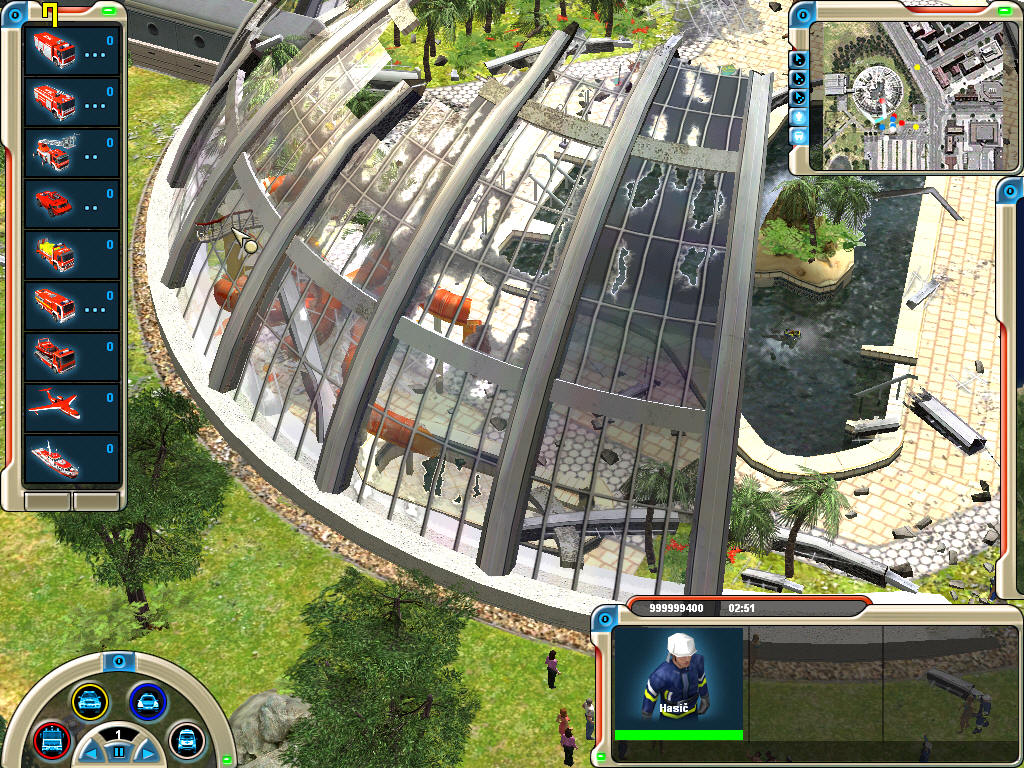Switch to the yellow-ringed technical vehicle category
The width and height of the screenshot is (1024, 768).
point(89,701)
